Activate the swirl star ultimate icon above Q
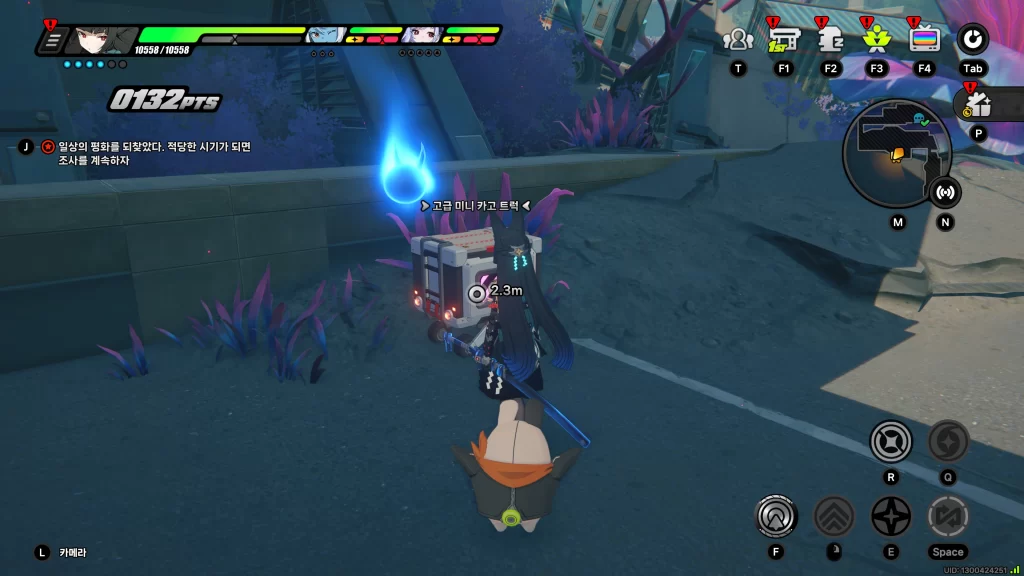1024x576 pixels. pos(948,442)
